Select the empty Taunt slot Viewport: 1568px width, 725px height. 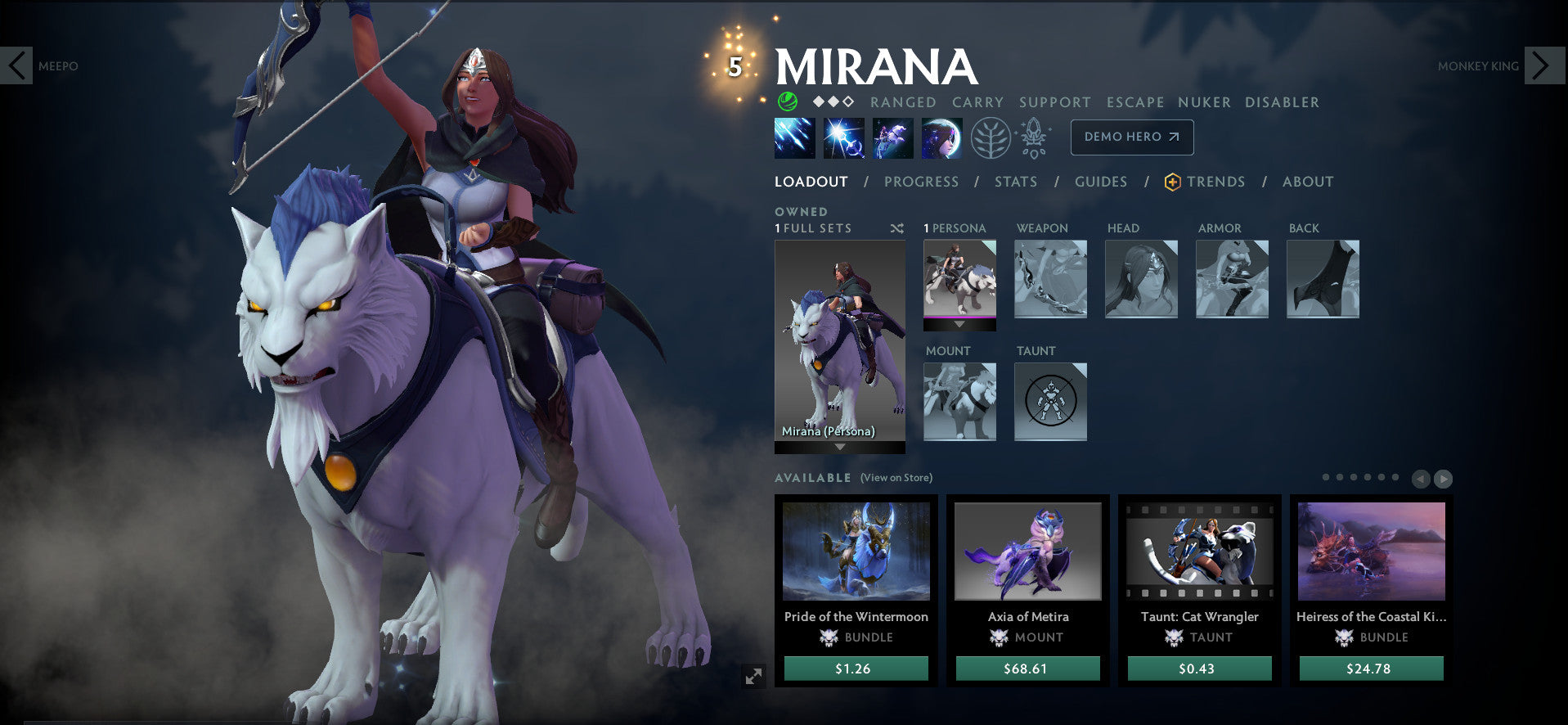pyautogui.click(x=1050, y=401)
